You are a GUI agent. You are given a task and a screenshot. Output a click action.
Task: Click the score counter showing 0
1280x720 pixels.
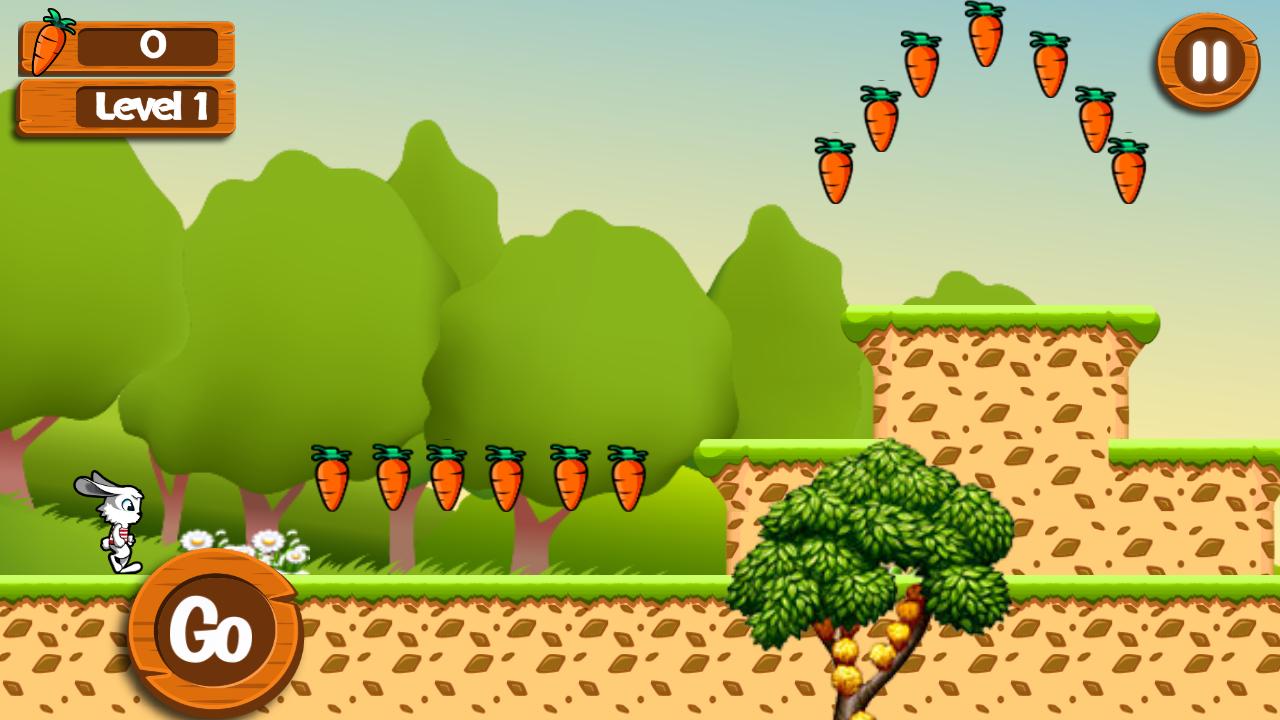coord(152,45)
